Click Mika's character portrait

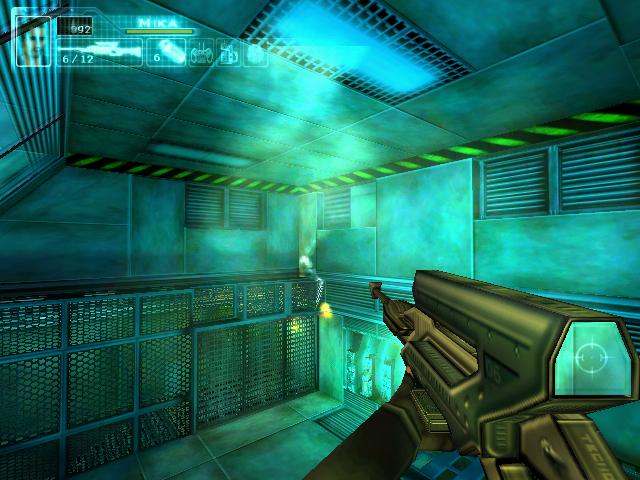tap(33, 41)
